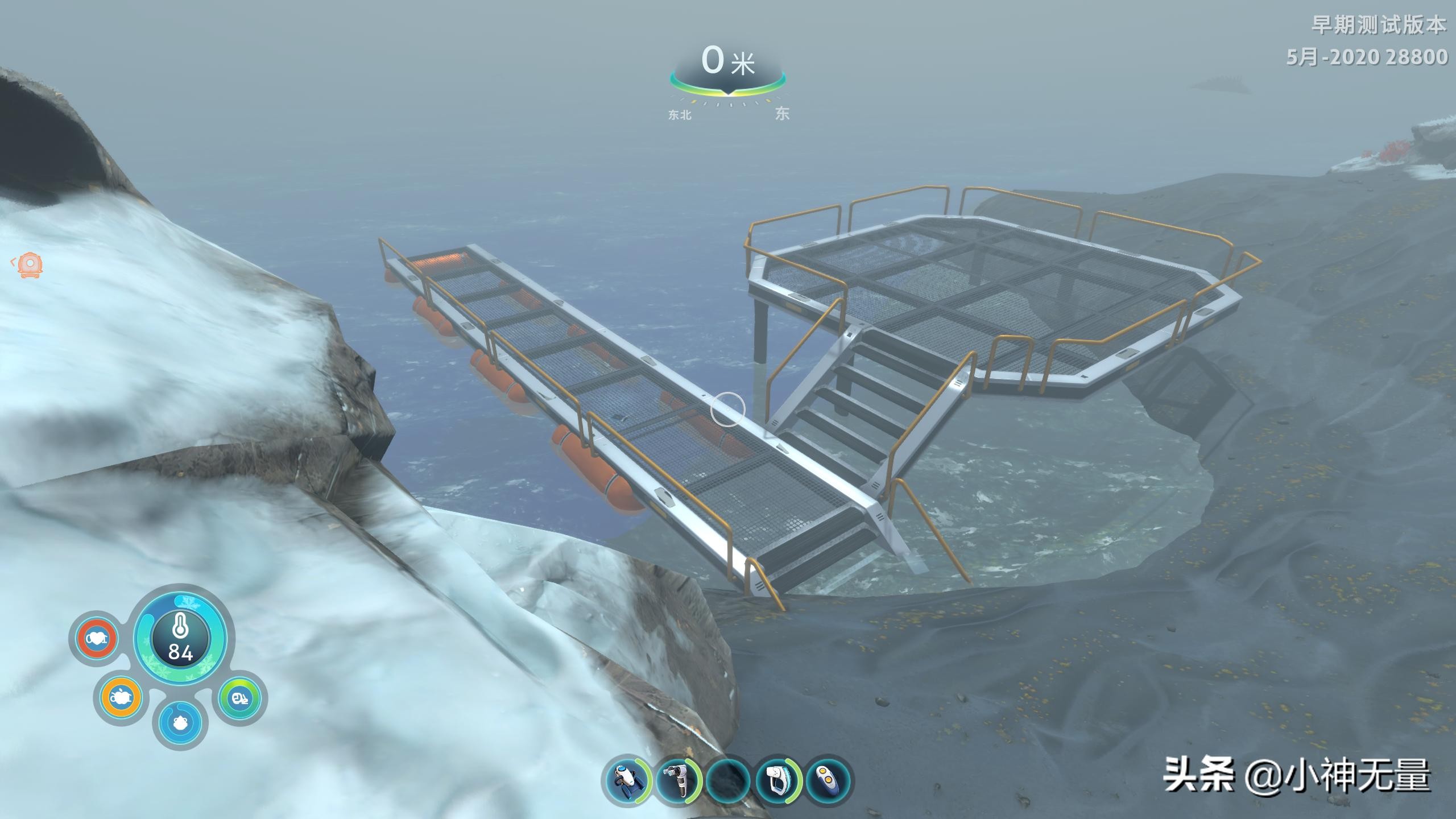Select the empty middle hotbar slot

coord(729,780)
